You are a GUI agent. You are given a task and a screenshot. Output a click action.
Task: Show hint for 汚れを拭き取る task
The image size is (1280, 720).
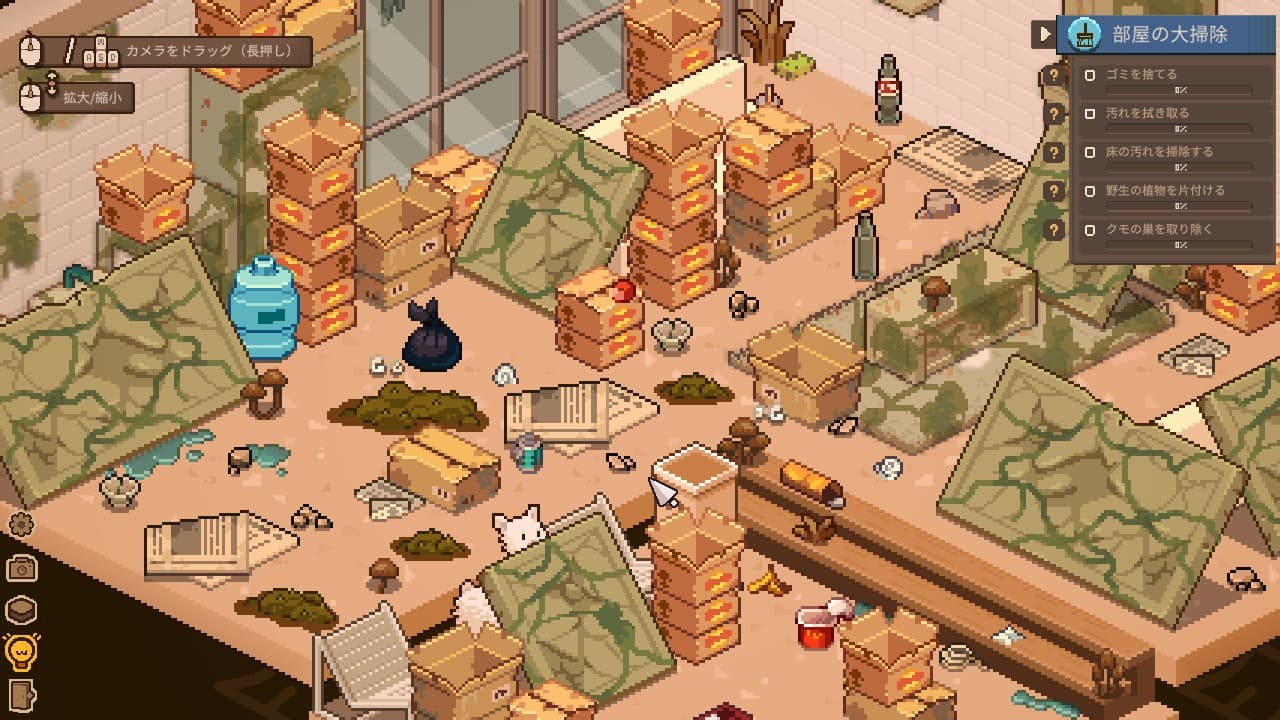pyautogui.click(x=1053, y=114)
